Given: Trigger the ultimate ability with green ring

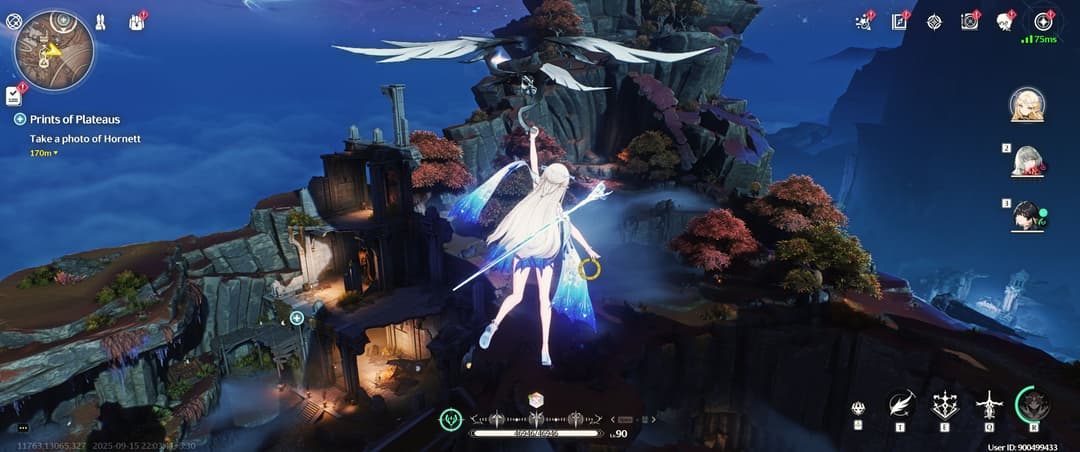Looking at the screenshot, I should [1033, 404].
